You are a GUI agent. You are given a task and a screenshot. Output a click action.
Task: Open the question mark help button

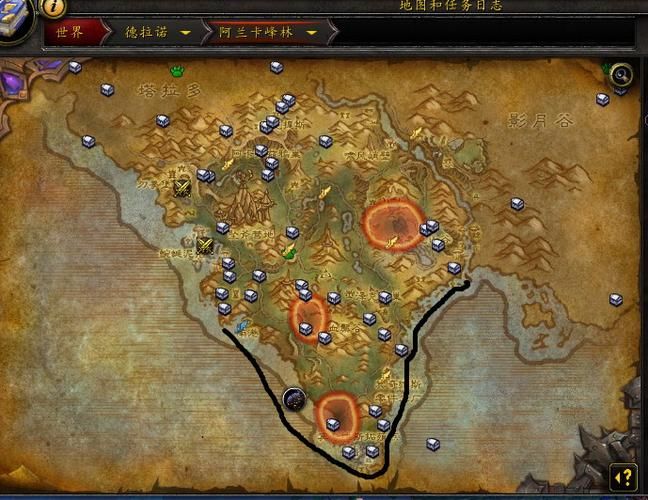click(623, 478)
